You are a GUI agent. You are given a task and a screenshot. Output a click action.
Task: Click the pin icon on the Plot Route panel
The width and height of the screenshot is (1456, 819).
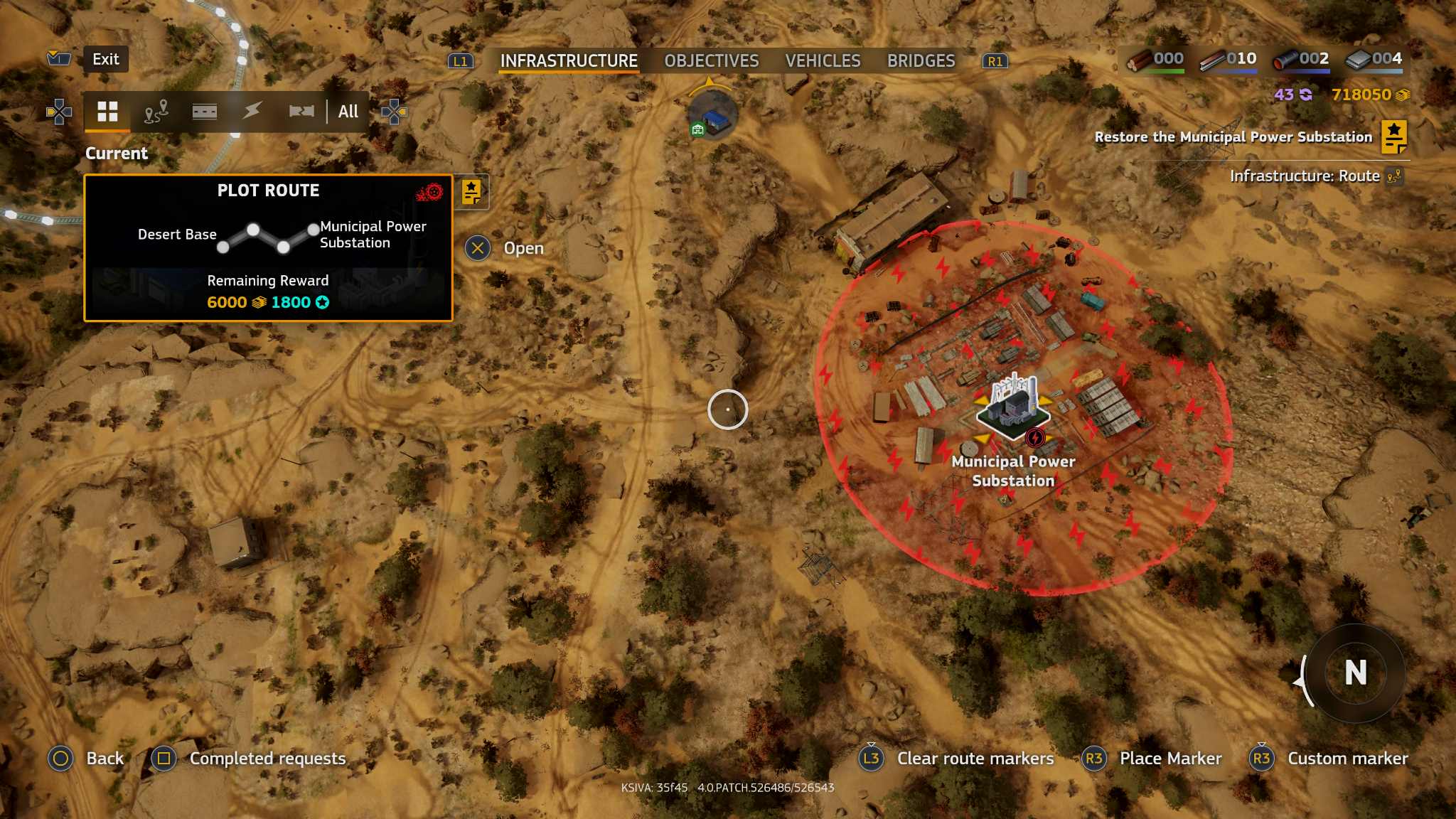tap(471, 191)
